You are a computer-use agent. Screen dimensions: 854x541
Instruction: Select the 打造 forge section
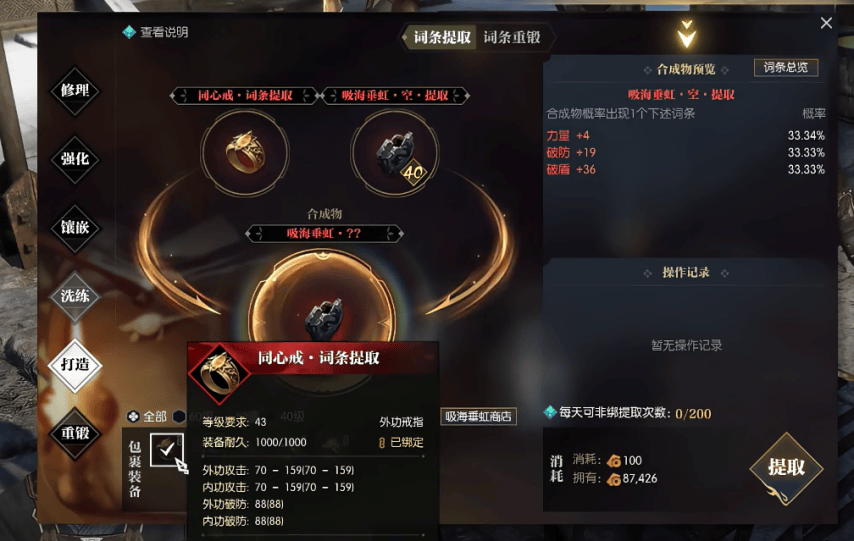[x=75, y=364]
